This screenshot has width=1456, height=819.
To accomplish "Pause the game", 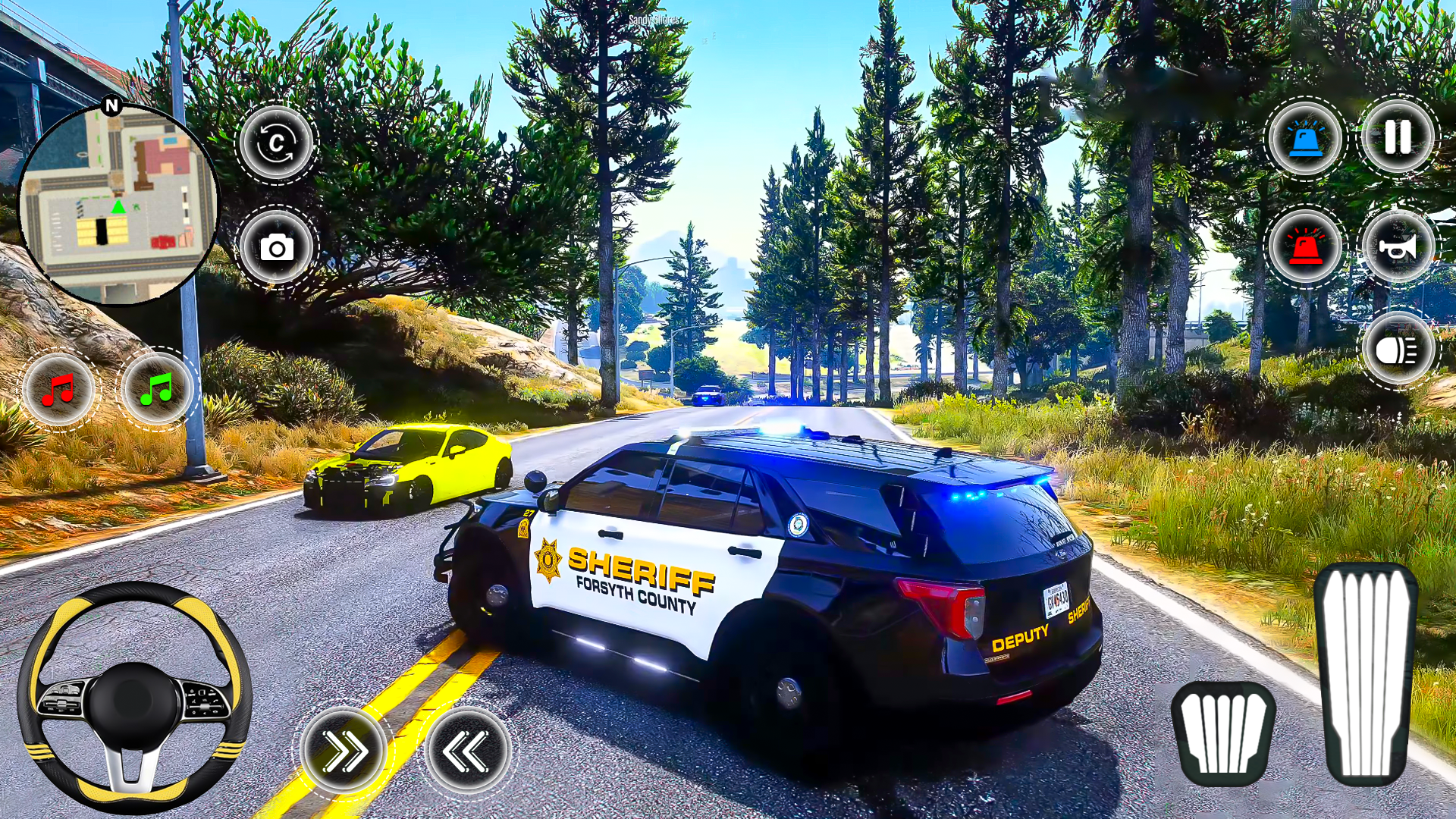I will pyautogui.click(x=1399, y=138).
